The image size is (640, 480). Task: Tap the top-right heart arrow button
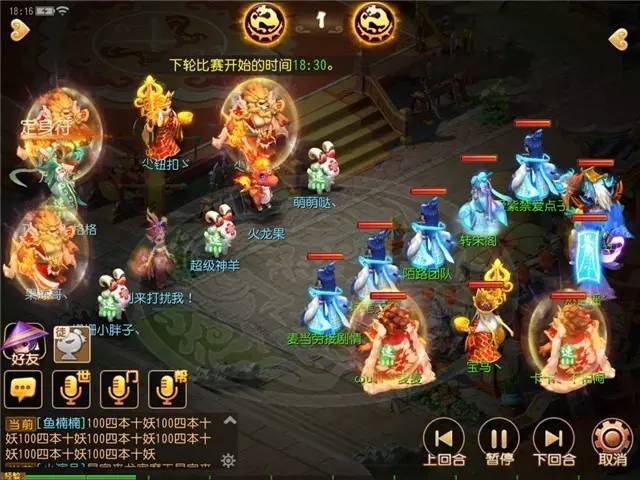(x=619, y=39)
